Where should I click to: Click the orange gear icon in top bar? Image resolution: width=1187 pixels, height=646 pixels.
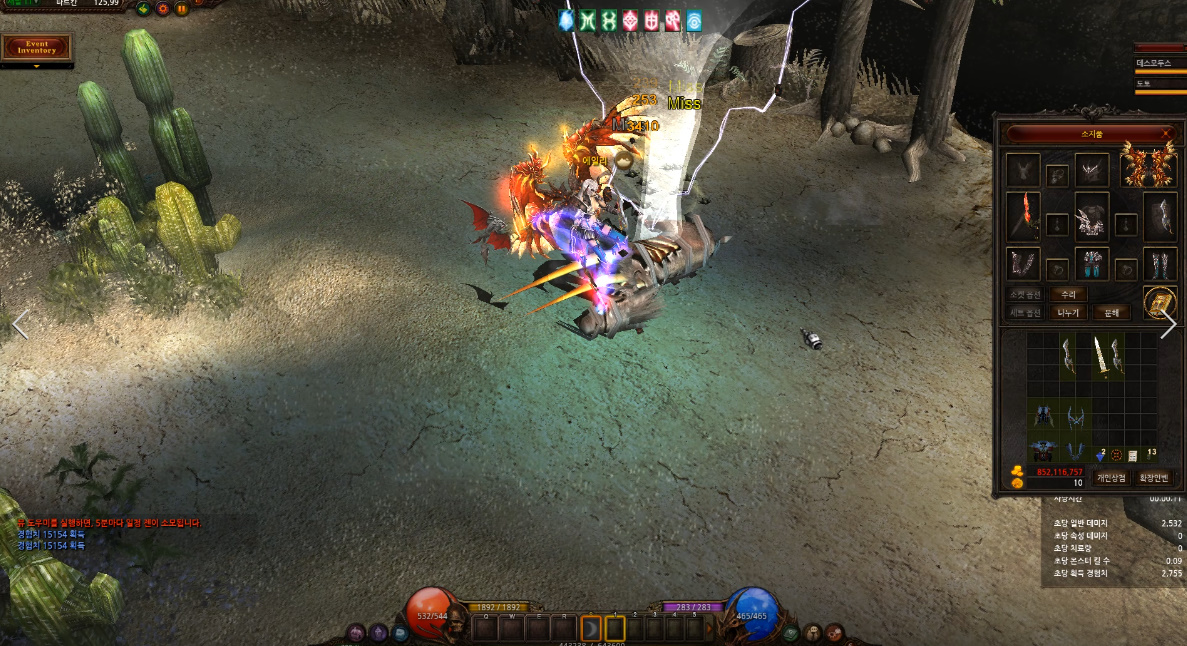[162, 9]
